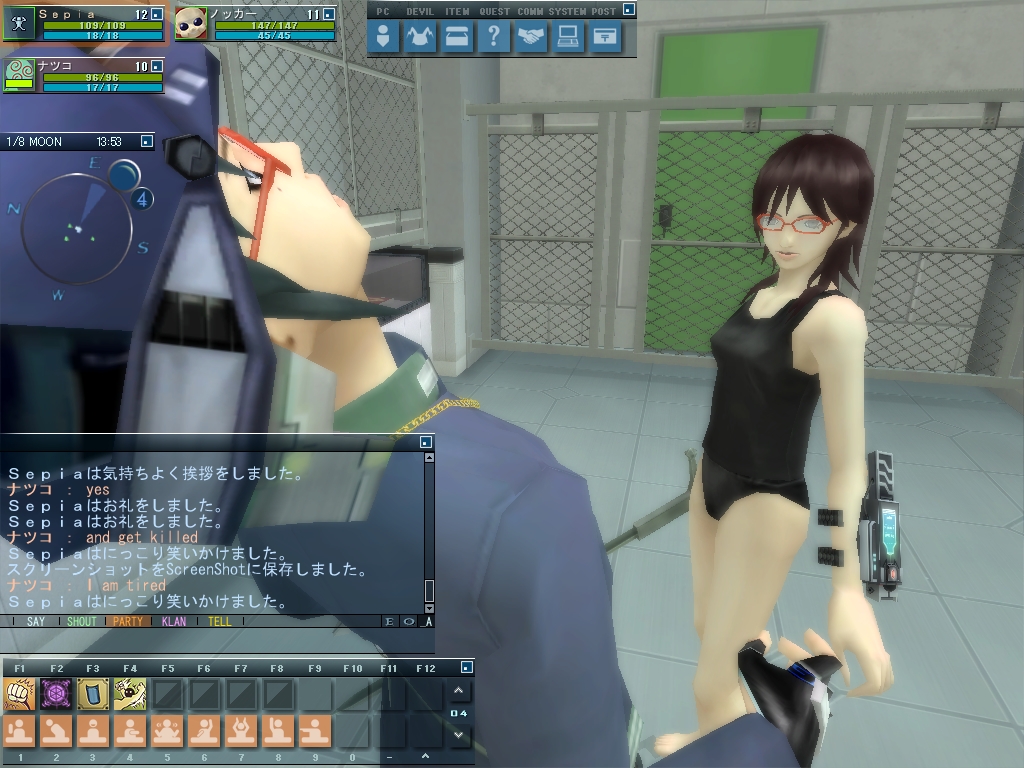Screen dimensions: 1024x768
Task: Open the SYSTEM computer menu
Action: [x=568, y=38]
